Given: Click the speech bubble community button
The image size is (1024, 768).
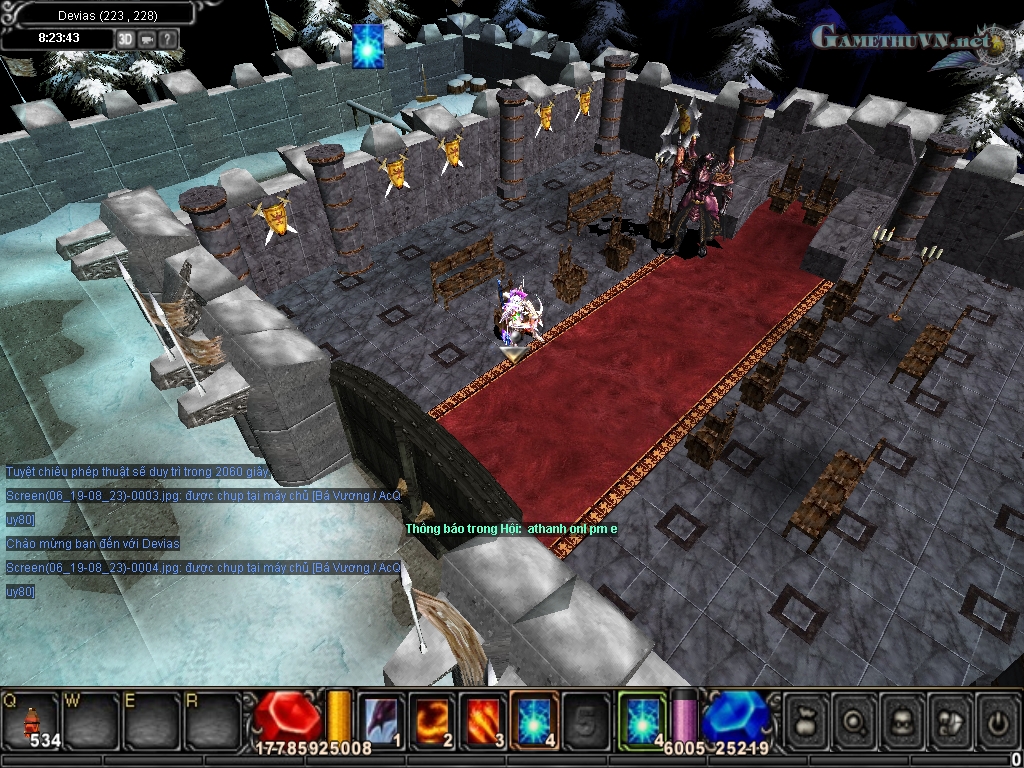Looking at the screenshot, I should pos(950,719).
